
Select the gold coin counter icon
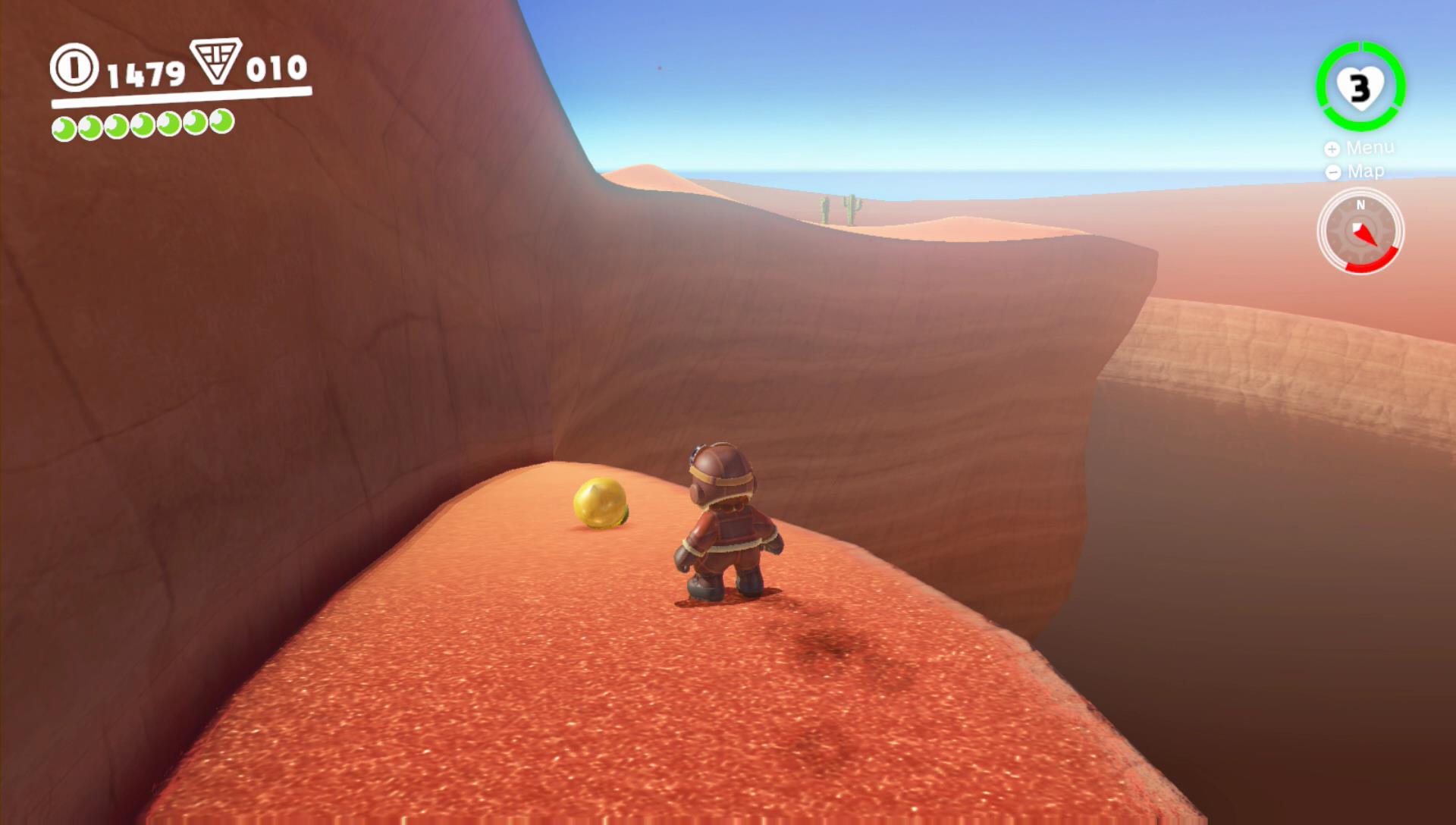(74, 68)
